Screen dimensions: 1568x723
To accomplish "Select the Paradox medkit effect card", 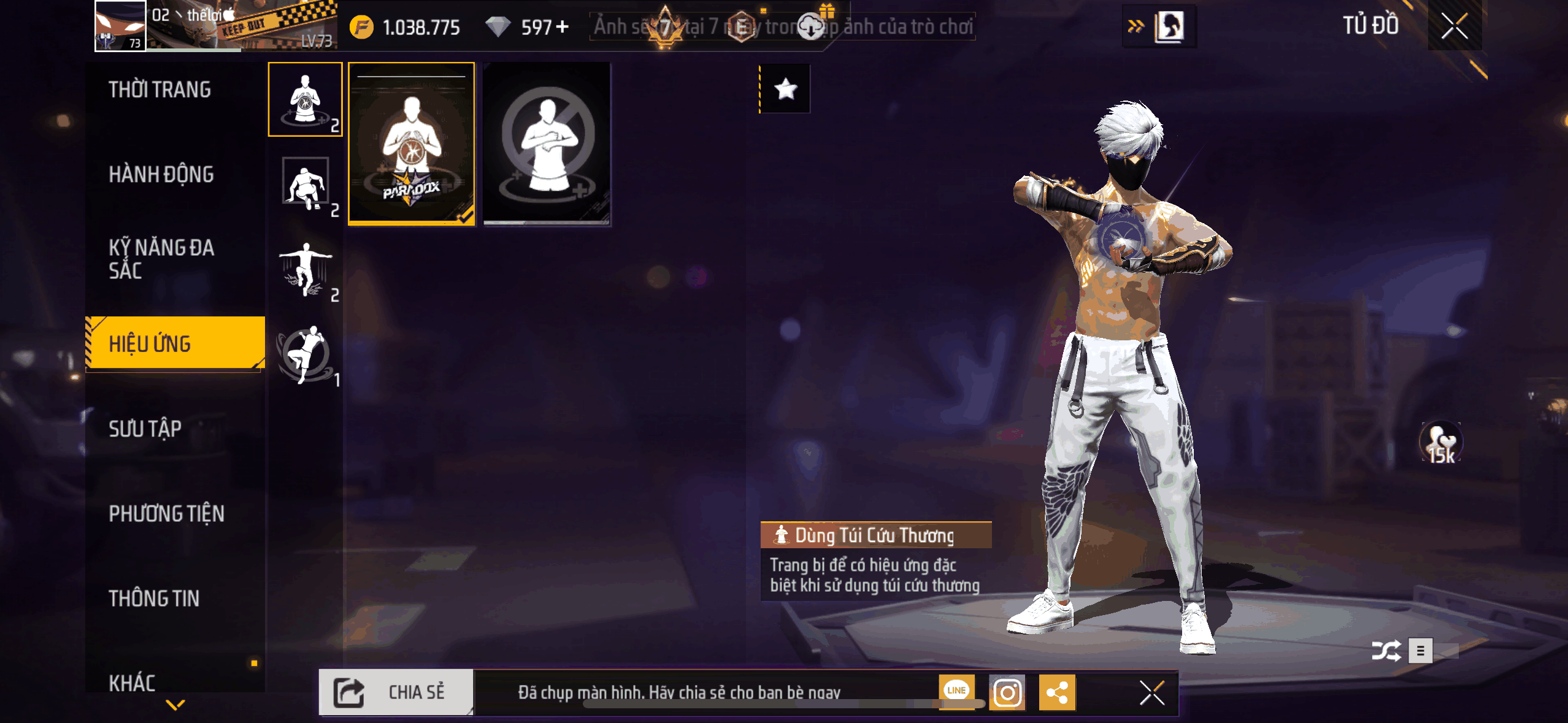I will 412,143.
